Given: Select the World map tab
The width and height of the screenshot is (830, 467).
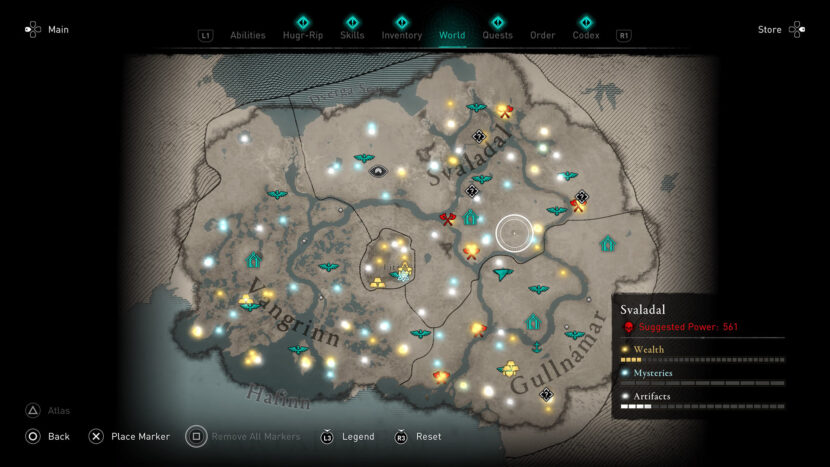Looking at the screenshot, I should (x=452, y=35).
